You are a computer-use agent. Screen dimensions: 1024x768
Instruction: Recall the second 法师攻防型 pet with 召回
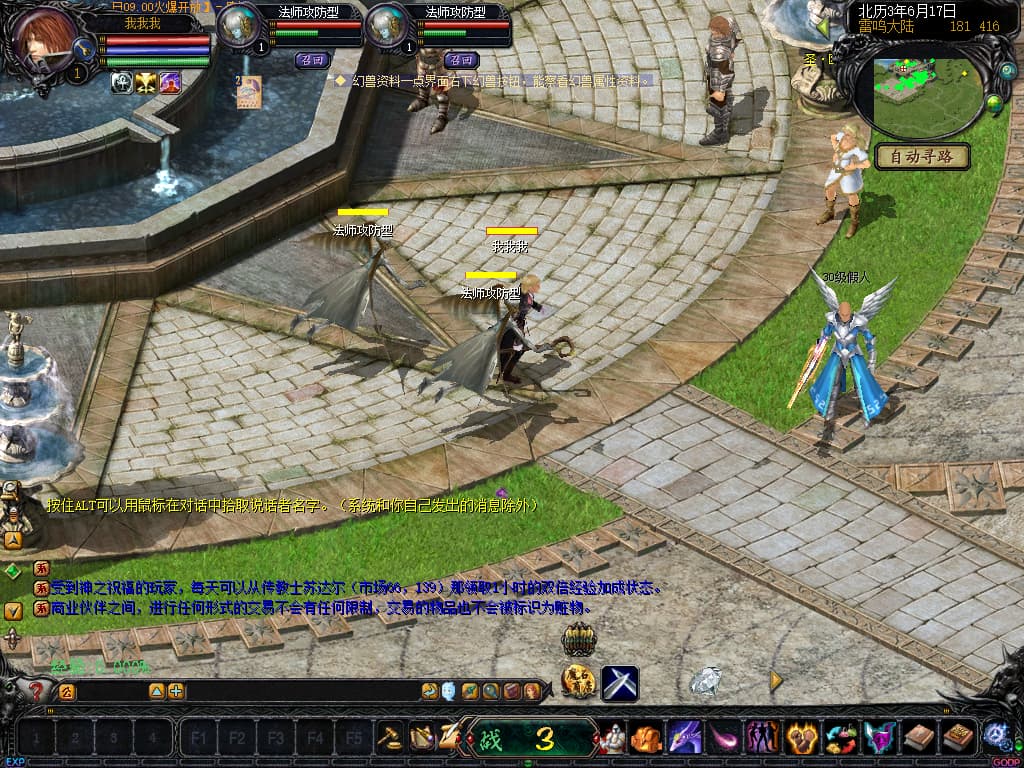click(460, 59)
